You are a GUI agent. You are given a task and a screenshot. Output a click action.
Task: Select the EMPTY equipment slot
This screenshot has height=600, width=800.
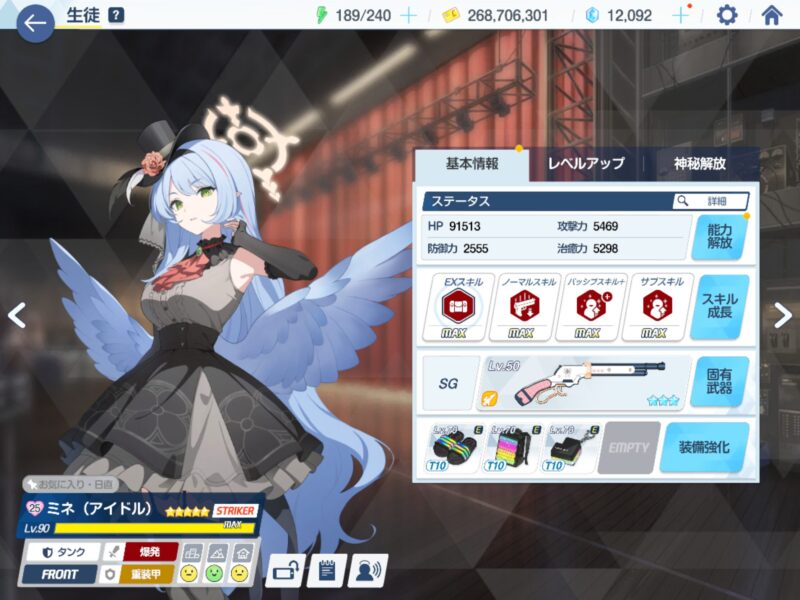tap(629, 447)
